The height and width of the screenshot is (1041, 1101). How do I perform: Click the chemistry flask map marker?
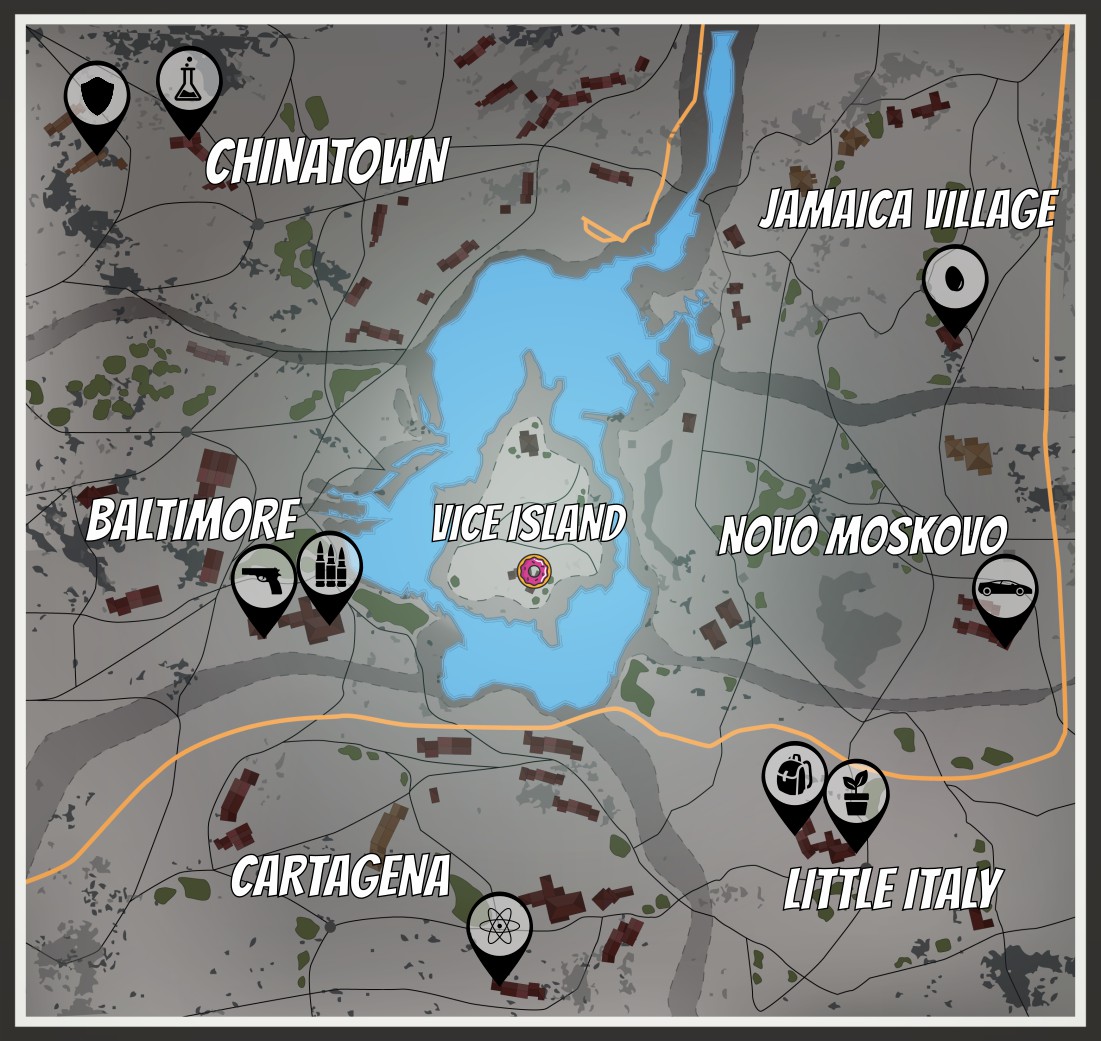pos(189,83)
